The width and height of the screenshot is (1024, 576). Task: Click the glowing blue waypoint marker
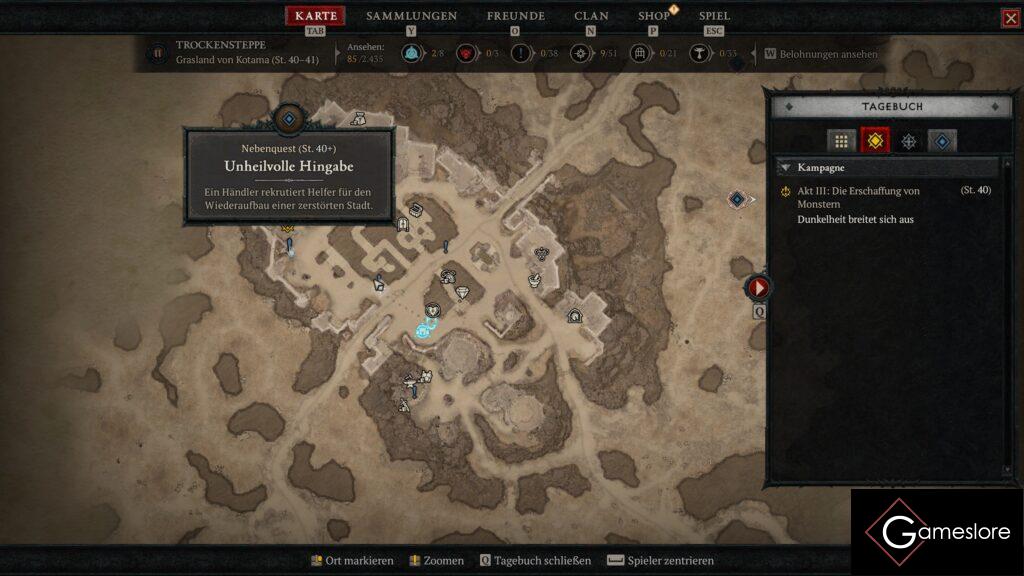click(x=424, y=331)
